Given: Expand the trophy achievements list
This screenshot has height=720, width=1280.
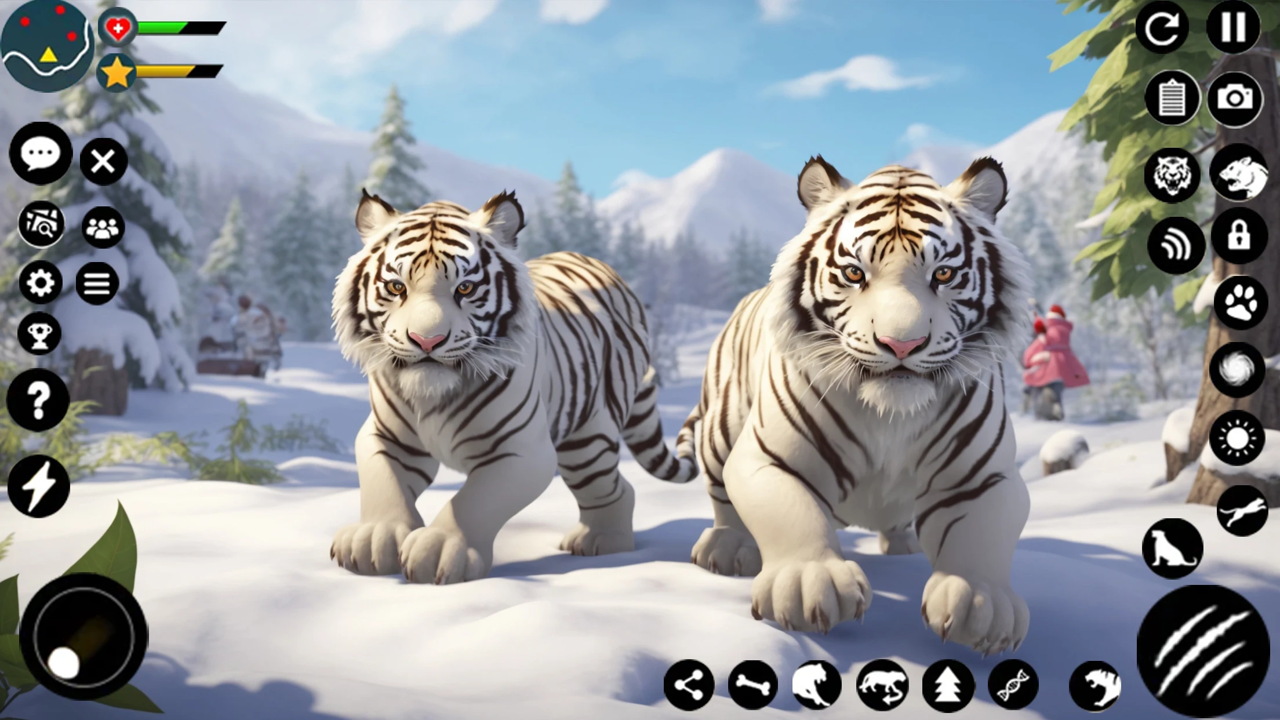Looking at the screenshot, I should pos(40,333).
